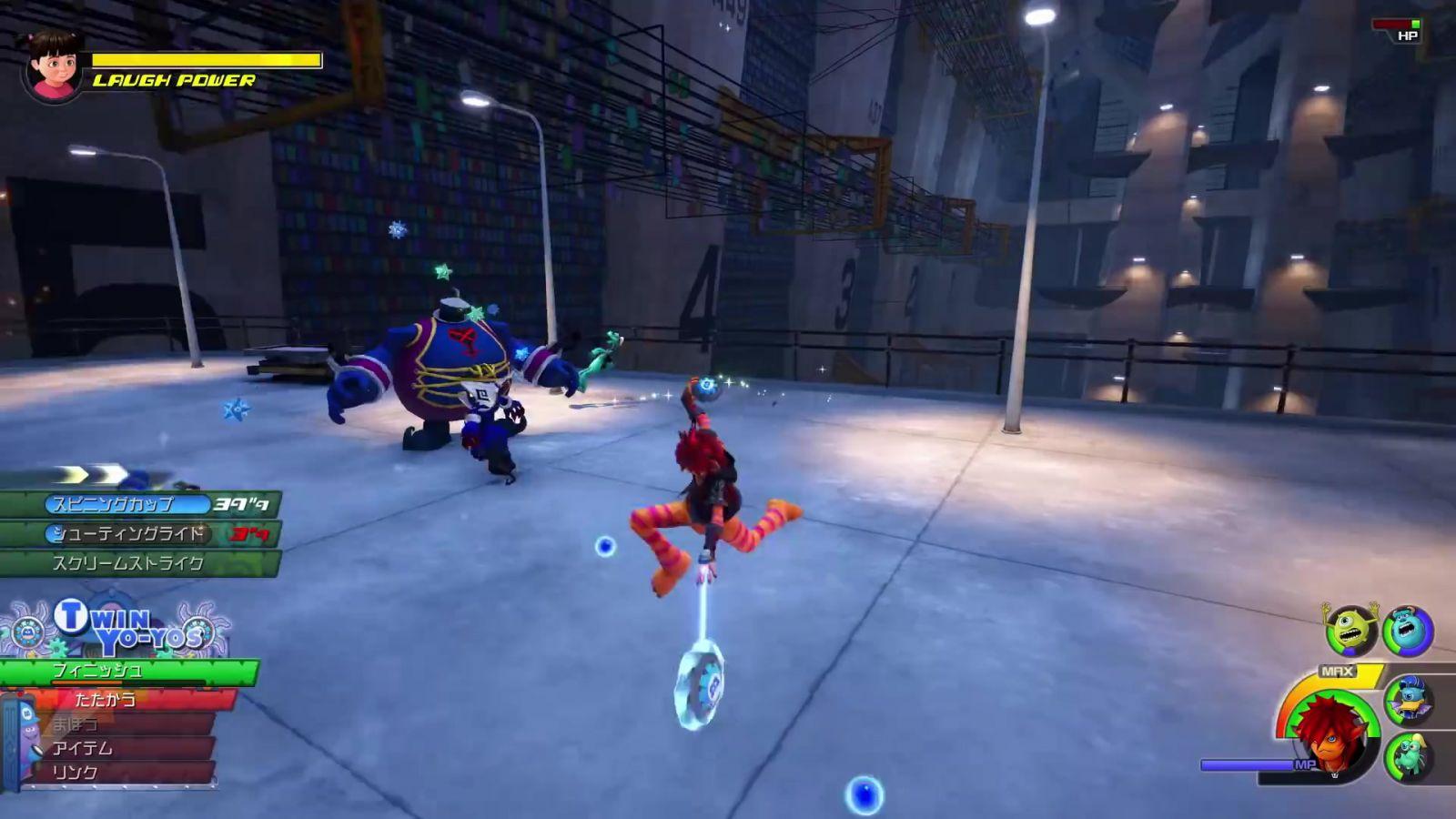Select Goofy's party portrait

pyautogui.click(x=1409, y=757)
